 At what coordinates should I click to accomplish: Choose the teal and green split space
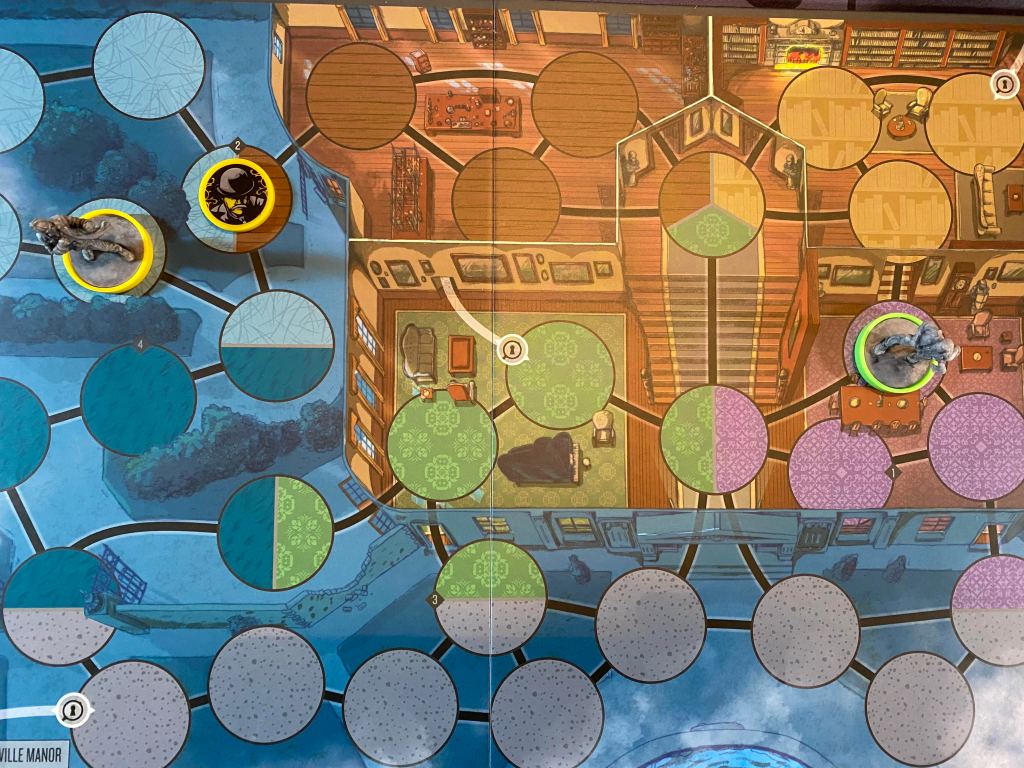point(275,533)
